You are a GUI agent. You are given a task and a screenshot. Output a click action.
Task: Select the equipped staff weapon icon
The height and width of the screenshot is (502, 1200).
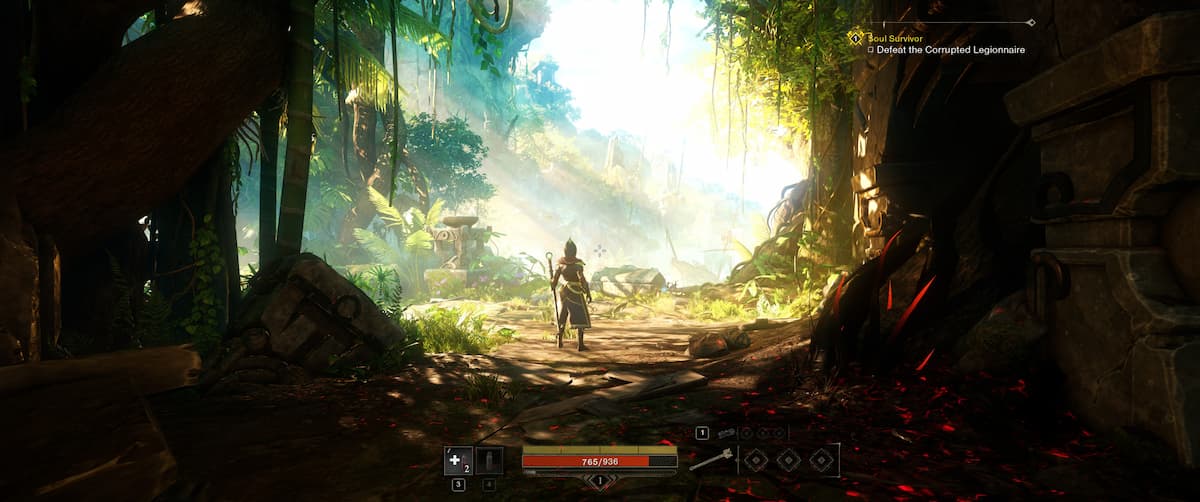pyautogui.click(x=710, y=460)
